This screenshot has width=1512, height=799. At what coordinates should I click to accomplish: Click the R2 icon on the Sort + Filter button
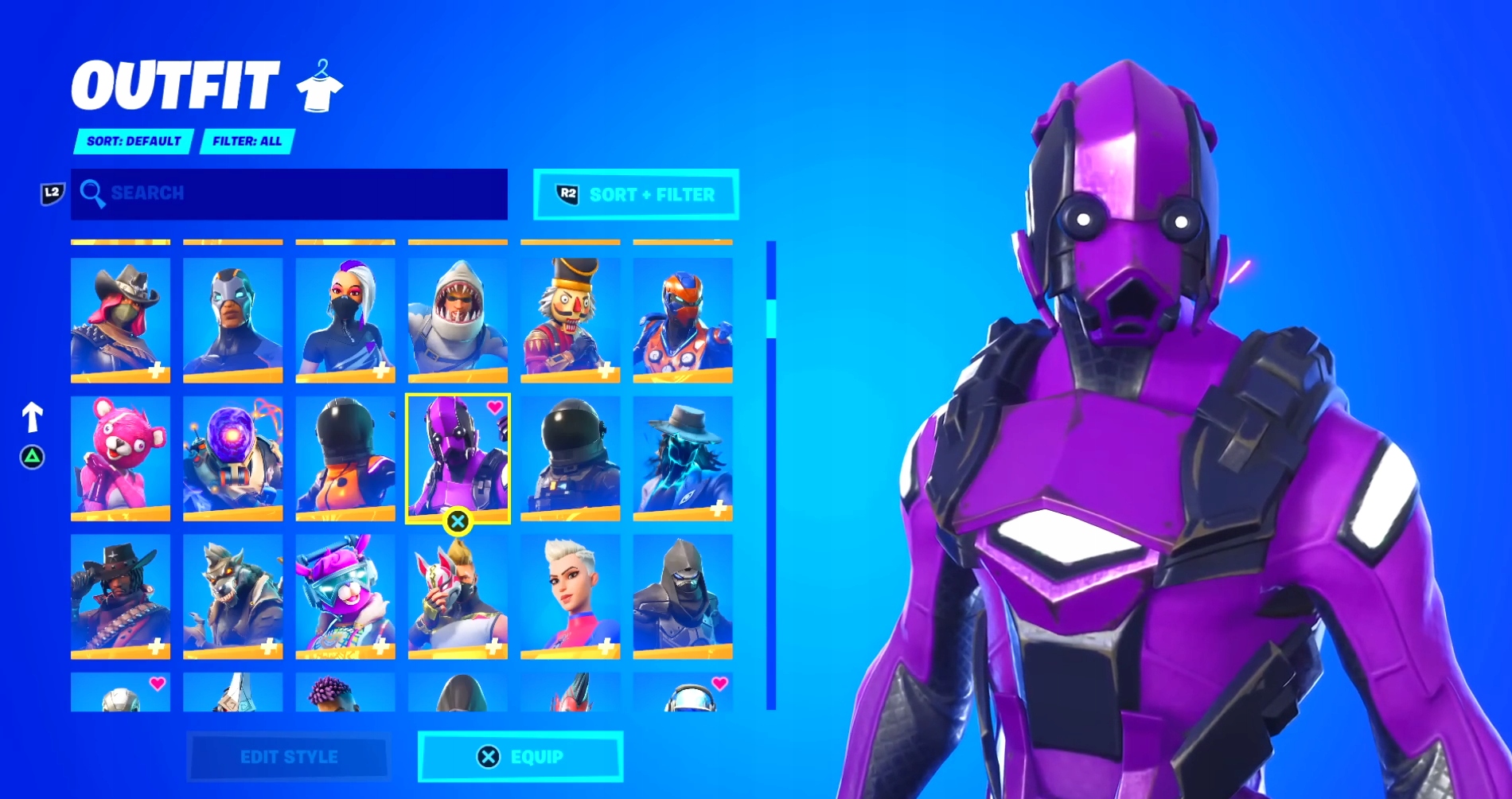(x=567, y=193)
